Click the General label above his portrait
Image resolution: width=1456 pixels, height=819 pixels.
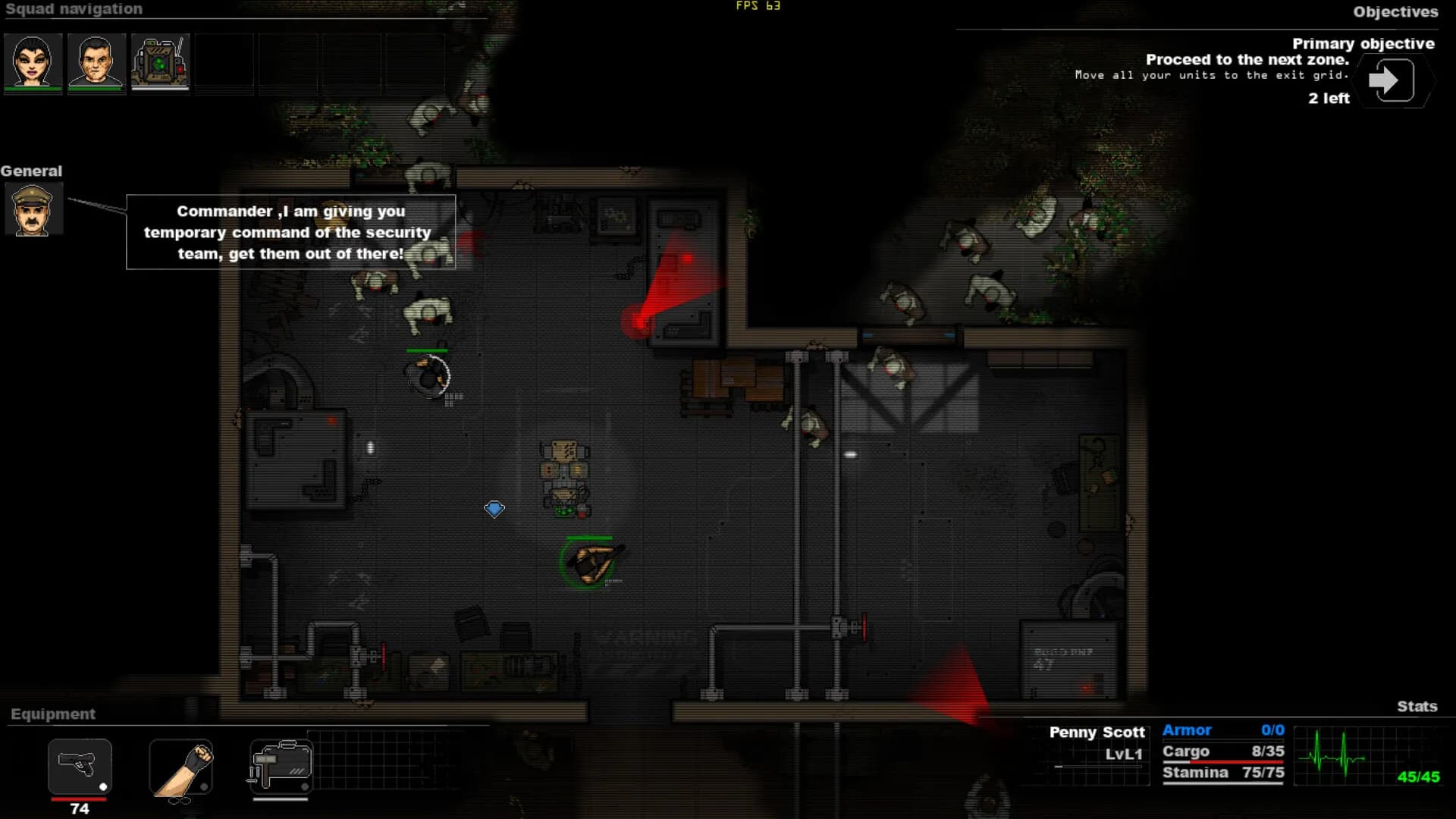point(31,171)
